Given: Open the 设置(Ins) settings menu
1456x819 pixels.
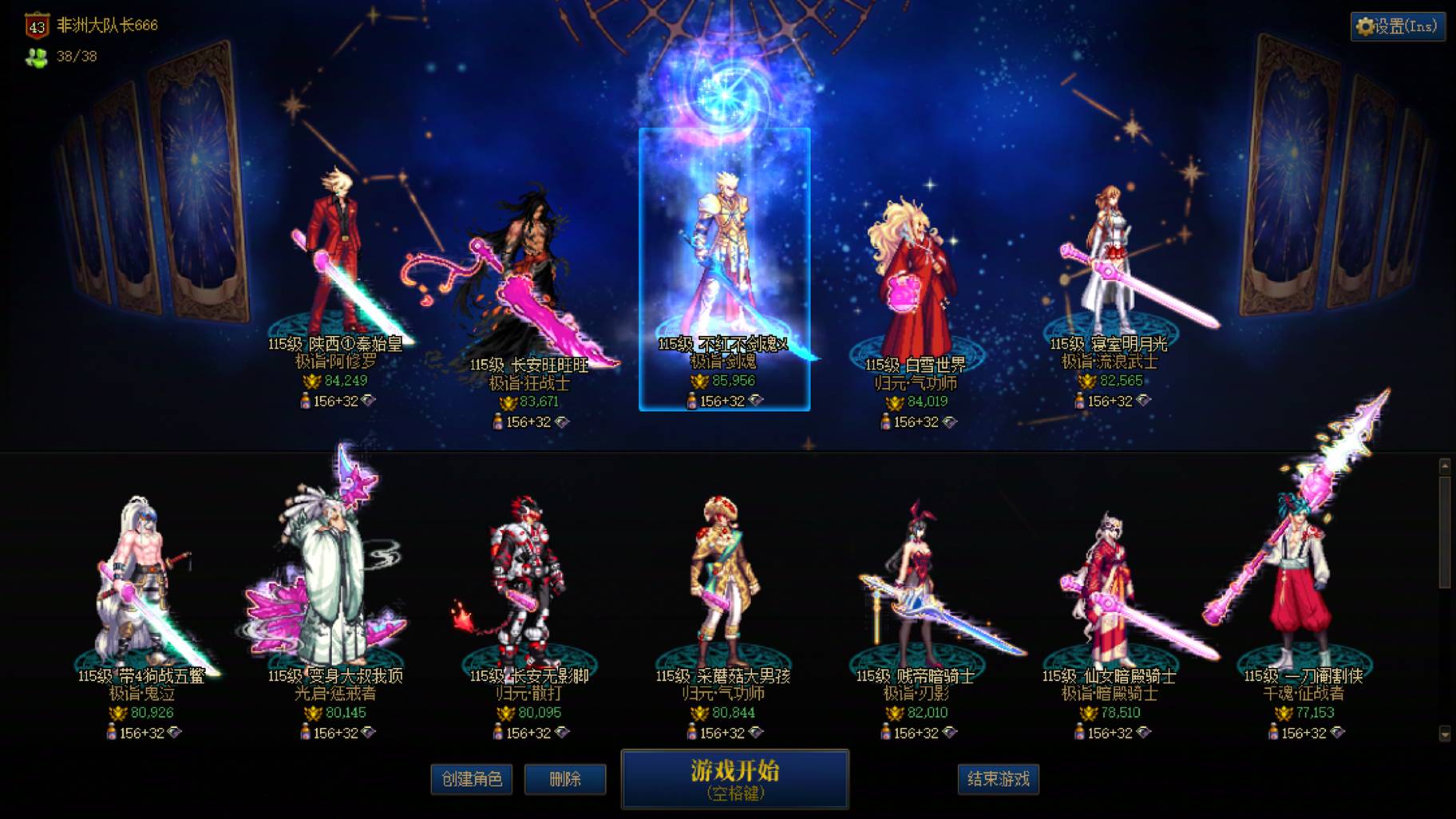Looking at the screenshot, I should (x=1395, y=26).
